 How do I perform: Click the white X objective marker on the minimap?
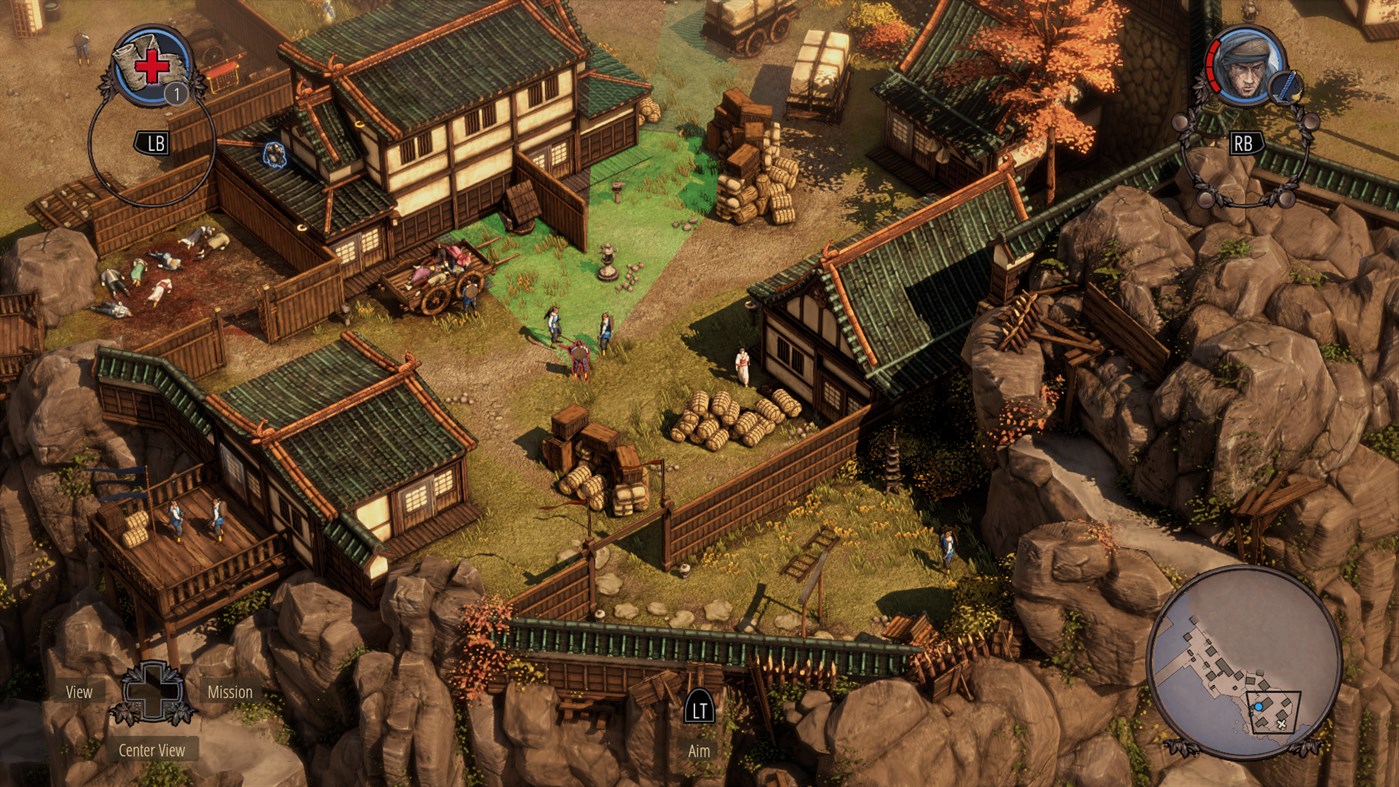(1281, 725)
